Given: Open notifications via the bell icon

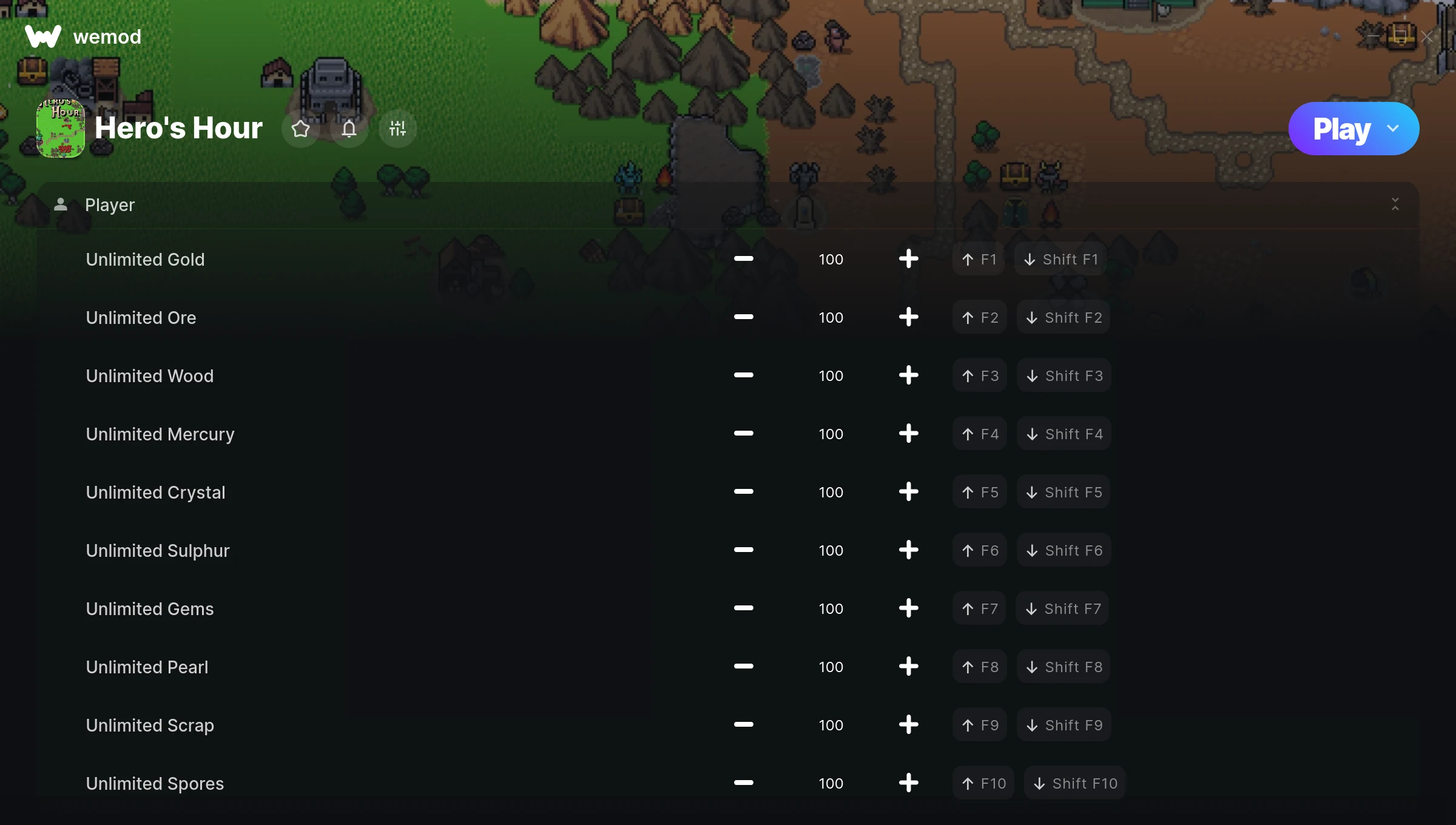Looking at the screenshot, I should [x=349, y=128].
